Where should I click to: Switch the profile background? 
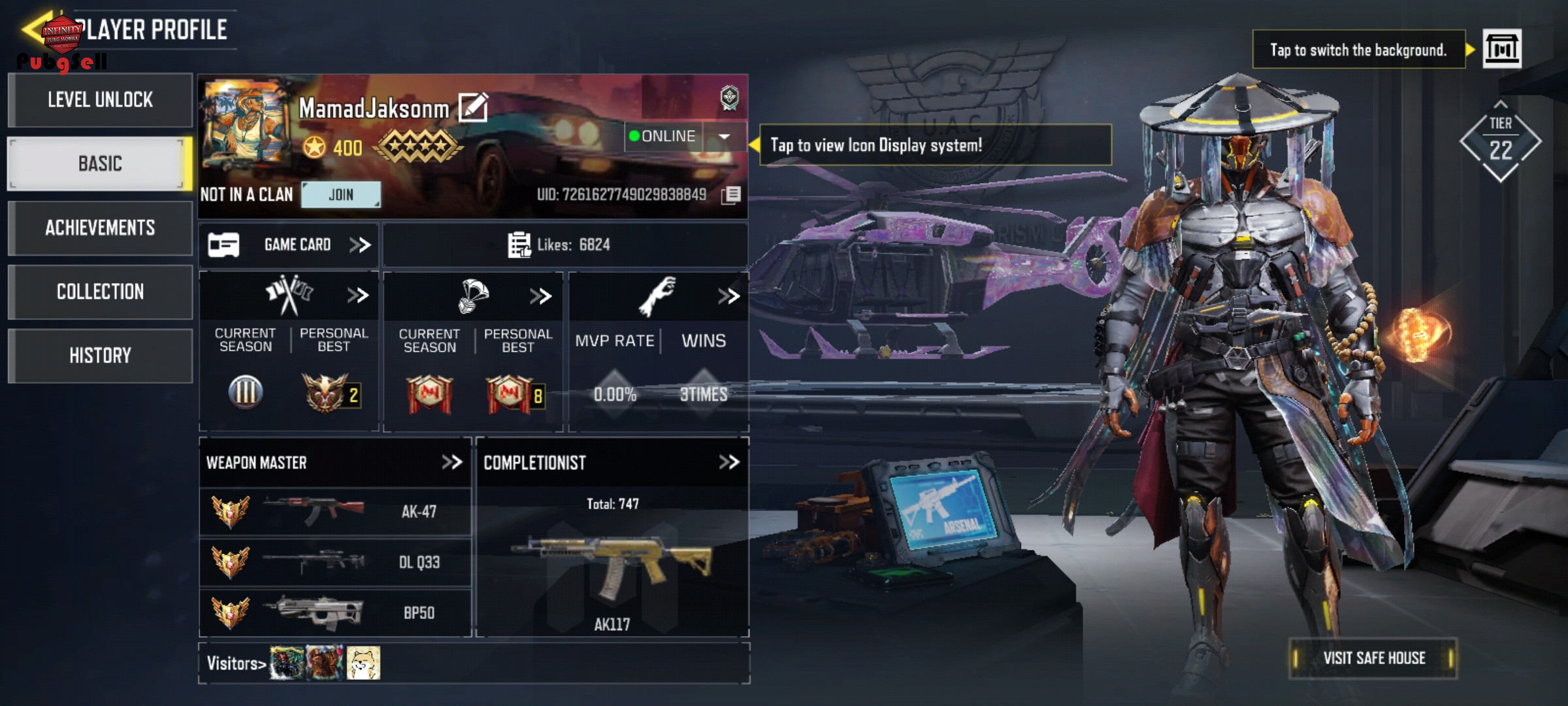1502,49
